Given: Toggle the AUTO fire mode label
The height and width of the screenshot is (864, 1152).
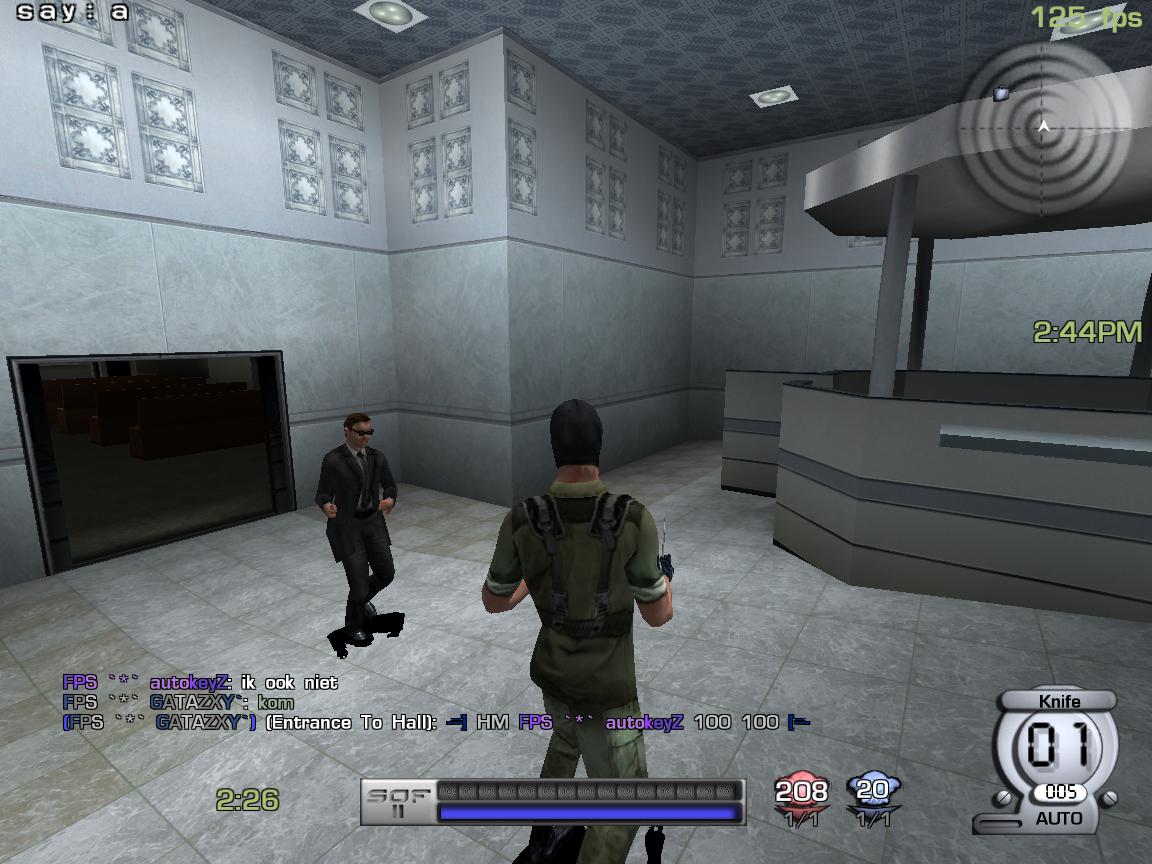Looking at the screenshot, I should (x=1059, y=818).
